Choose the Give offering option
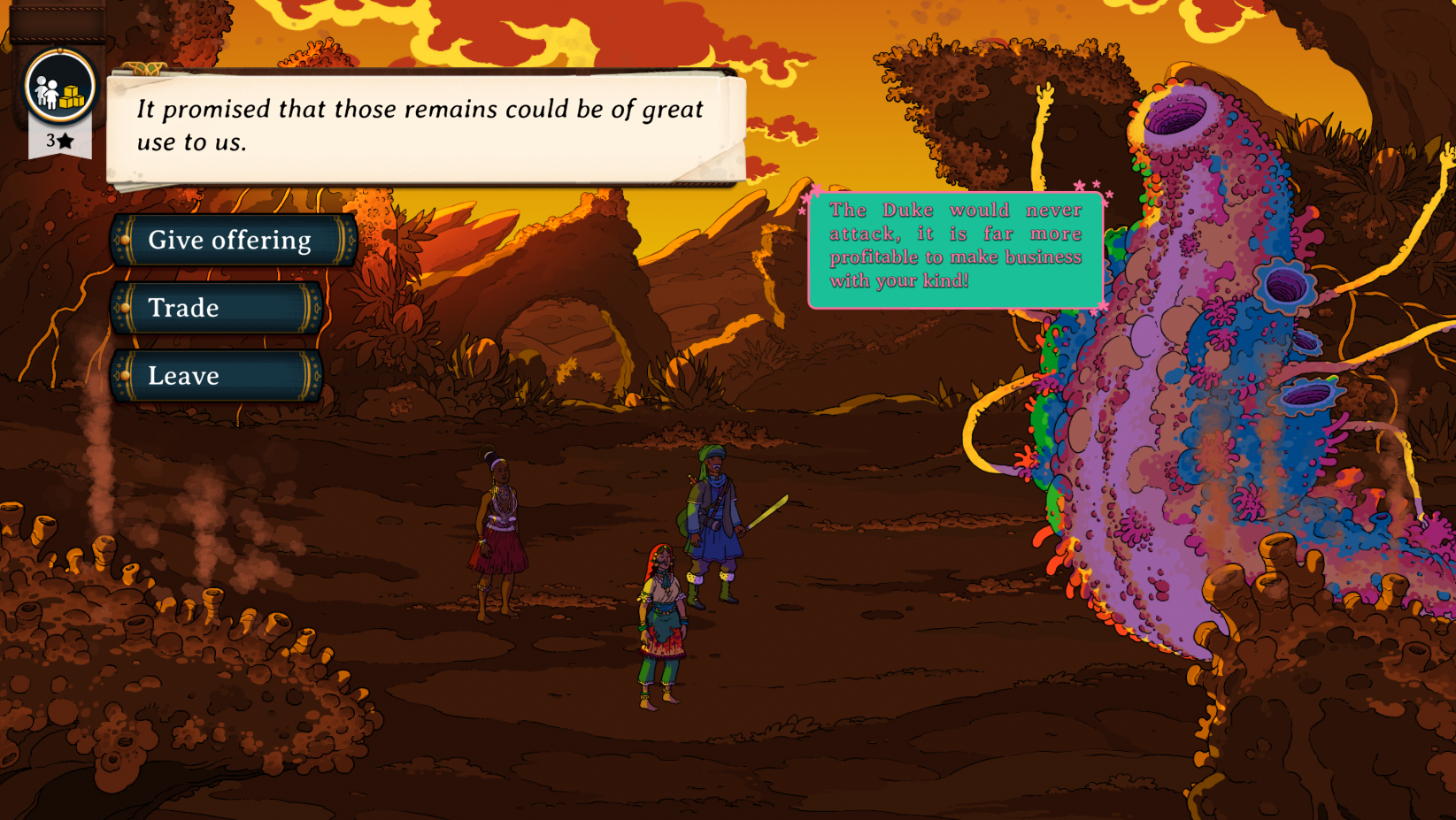Screen dimensions: 1456x820 (x=234, y=240)
